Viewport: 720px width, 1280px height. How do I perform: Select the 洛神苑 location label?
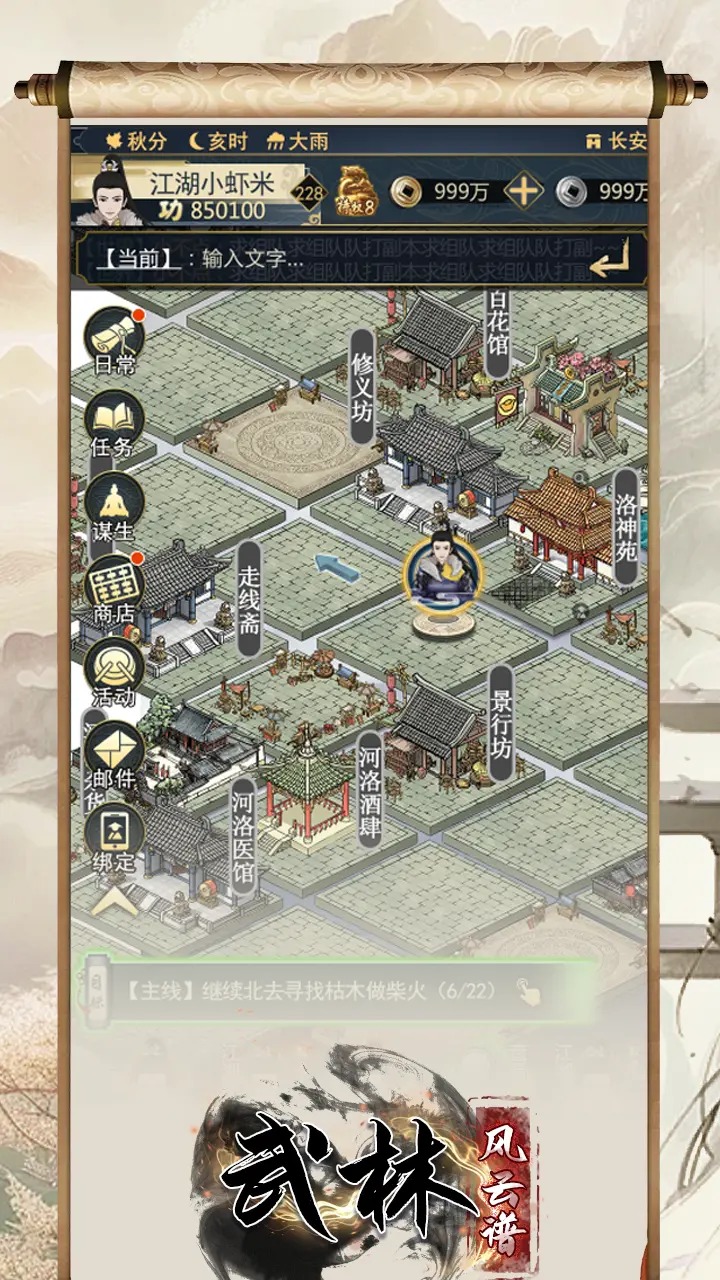[626, 526]
